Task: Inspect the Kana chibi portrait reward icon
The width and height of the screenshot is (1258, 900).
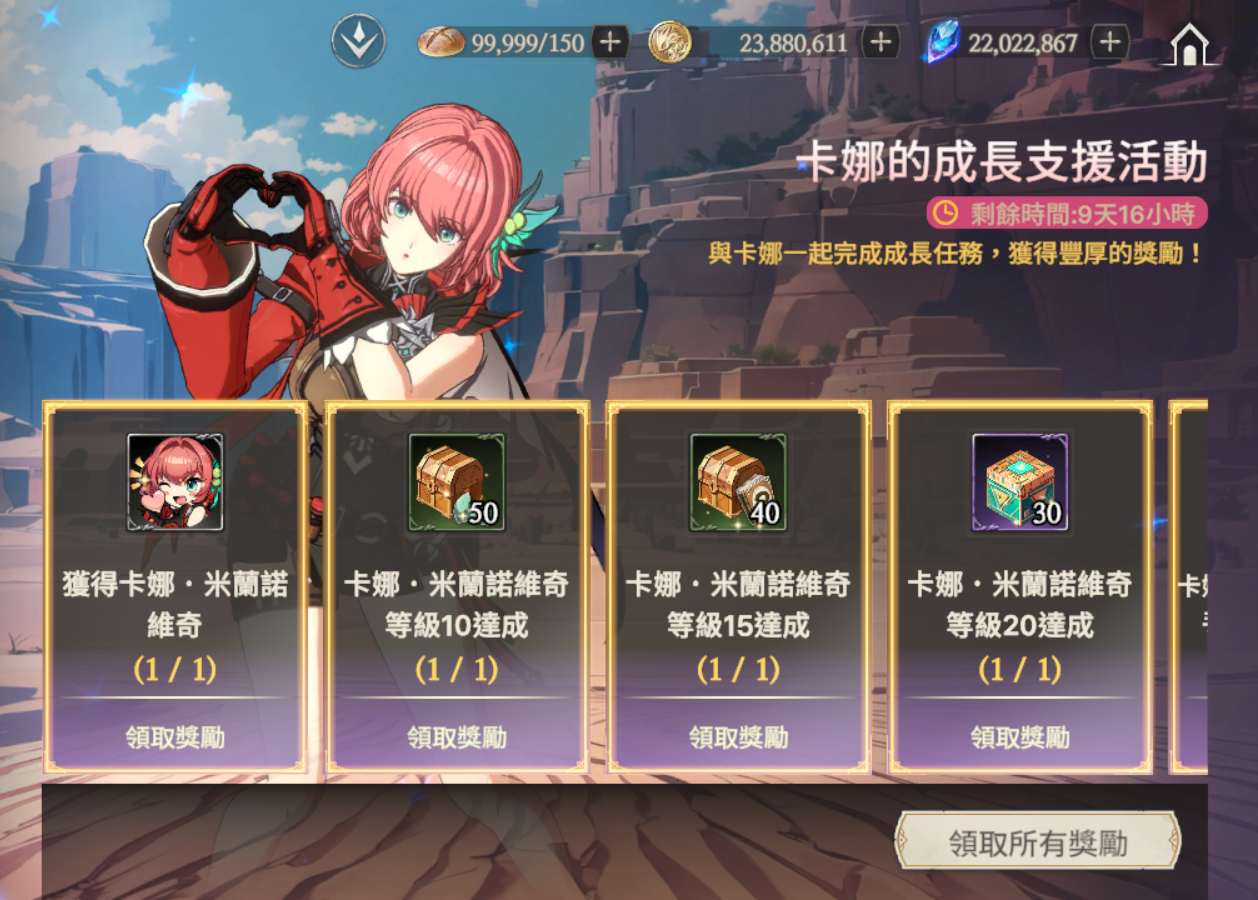Action: (x=175, y=482)
